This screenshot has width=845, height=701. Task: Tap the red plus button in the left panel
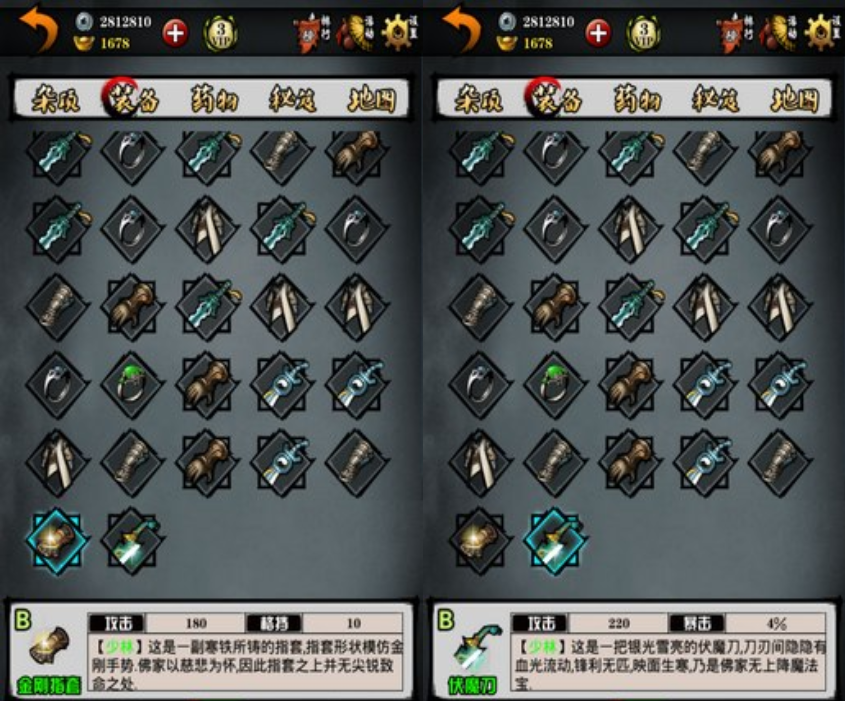(x=176, y=32)
